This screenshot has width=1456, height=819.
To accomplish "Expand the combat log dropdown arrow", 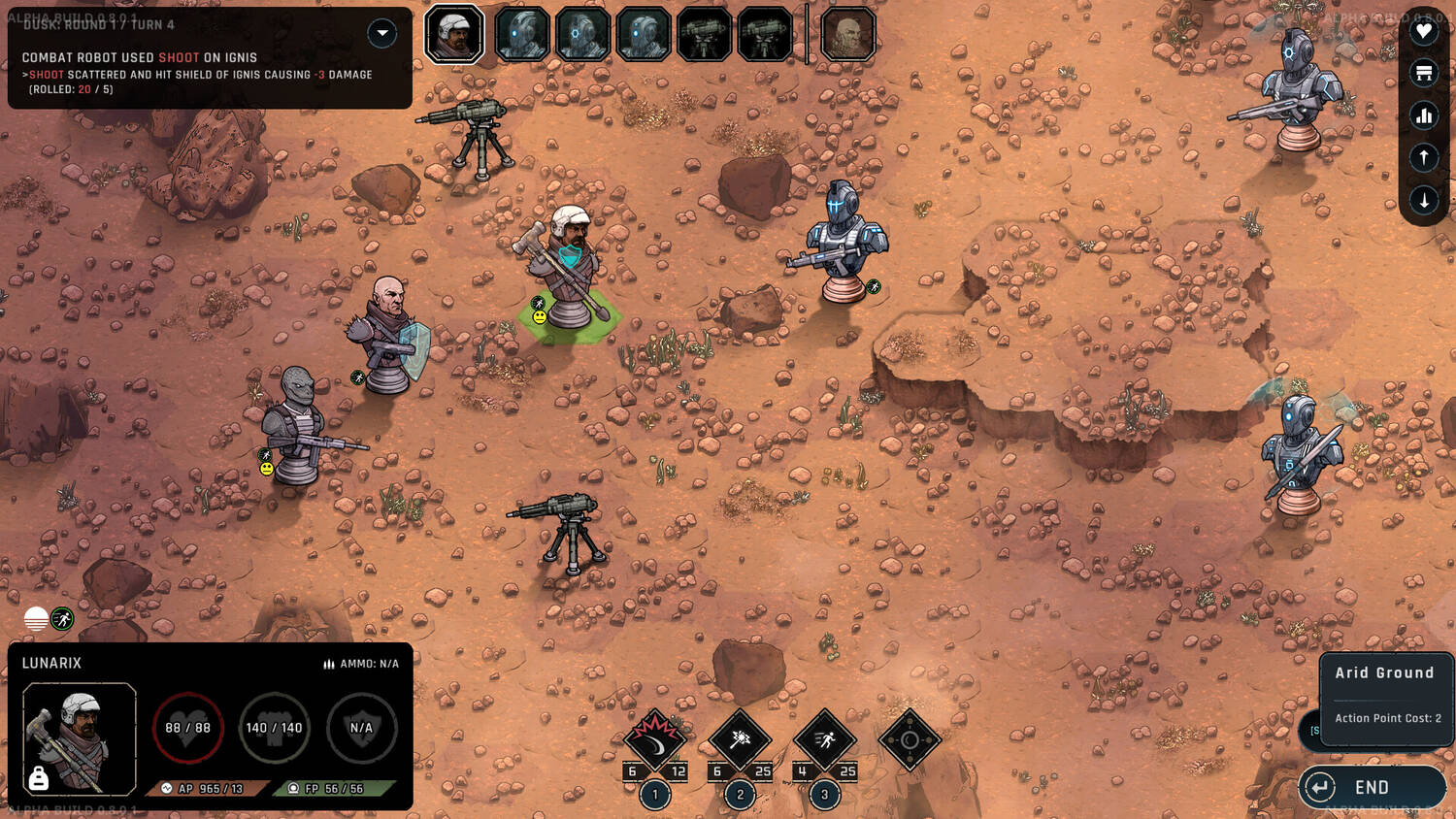I will coord(382,33).
